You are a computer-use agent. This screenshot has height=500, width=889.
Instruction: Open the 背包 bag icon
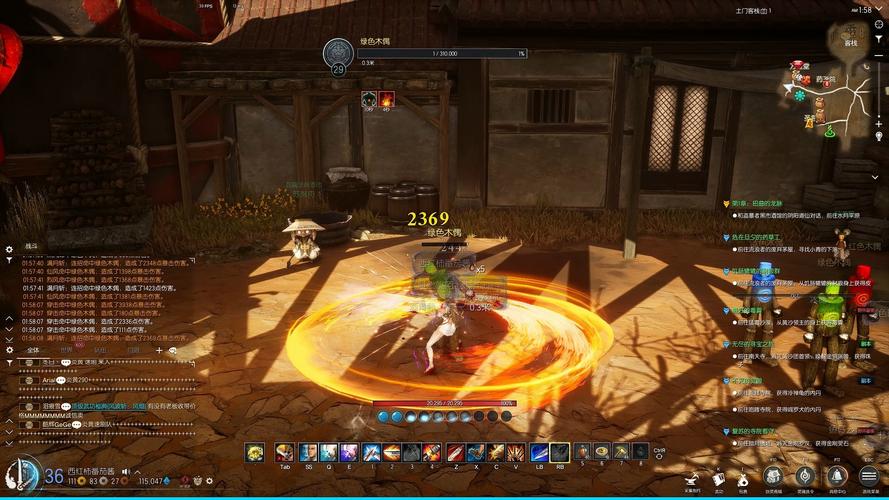pyautogui.click(x=743, y=479)
